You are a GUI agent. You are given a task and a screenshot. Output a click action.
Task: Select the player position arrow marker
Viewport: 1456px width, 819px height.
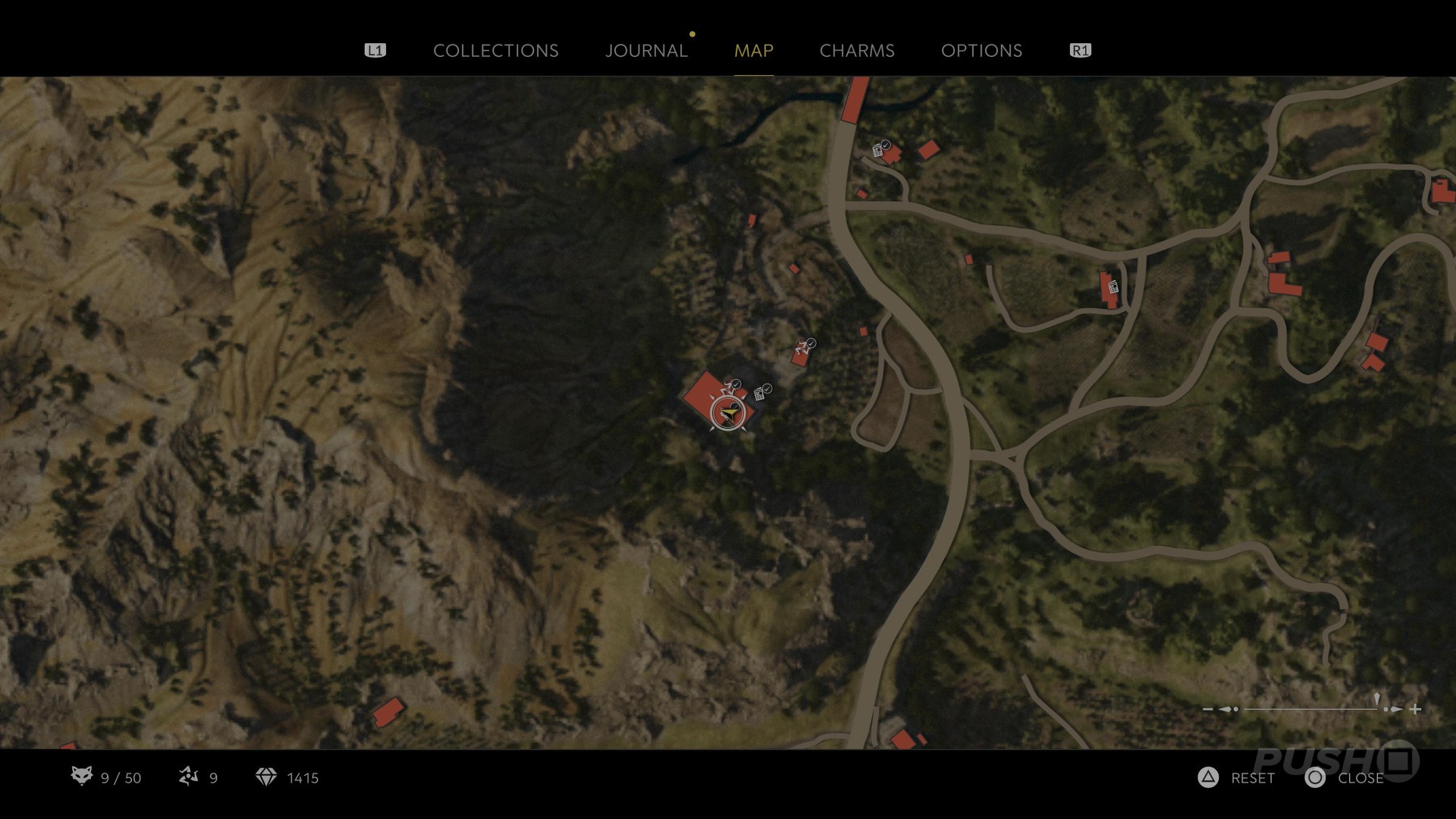[729, 413]
